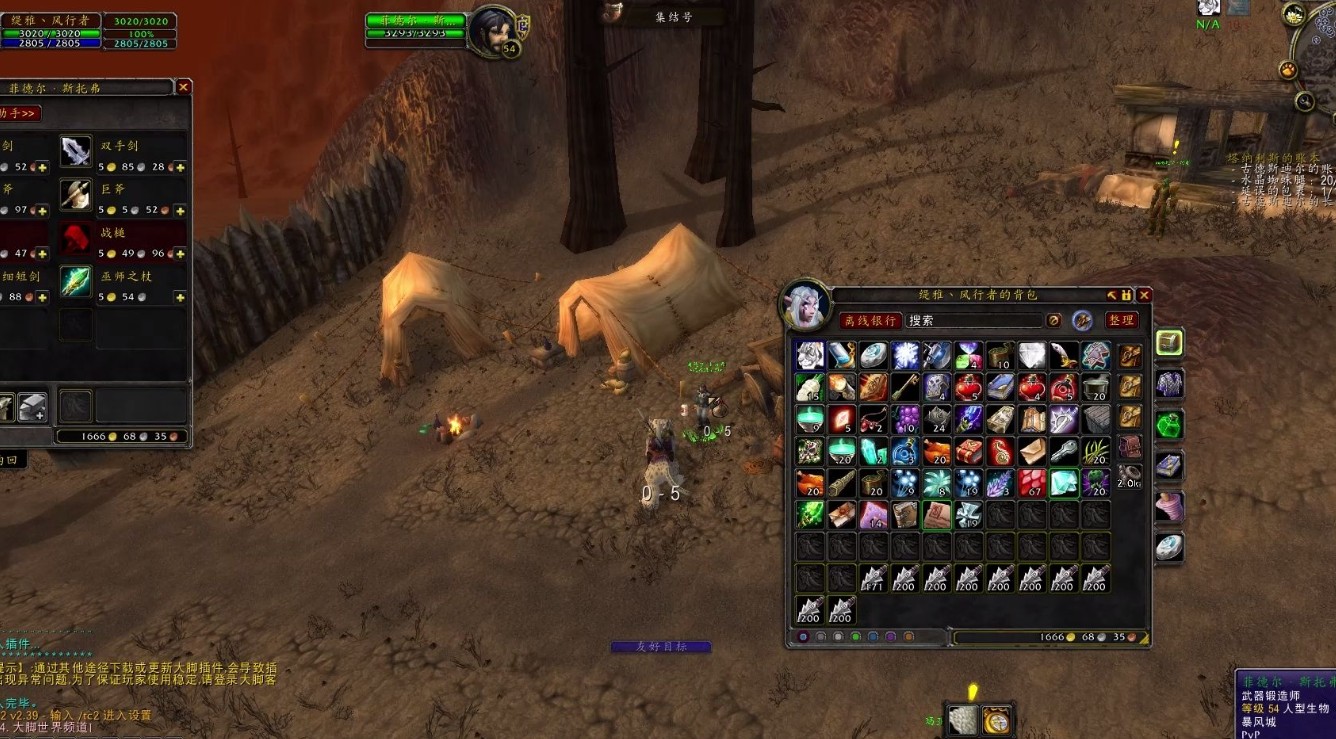Screen dimensions: 1336x739
Task: Use the hearthstone in the bag
Action: tap(873, 356)
